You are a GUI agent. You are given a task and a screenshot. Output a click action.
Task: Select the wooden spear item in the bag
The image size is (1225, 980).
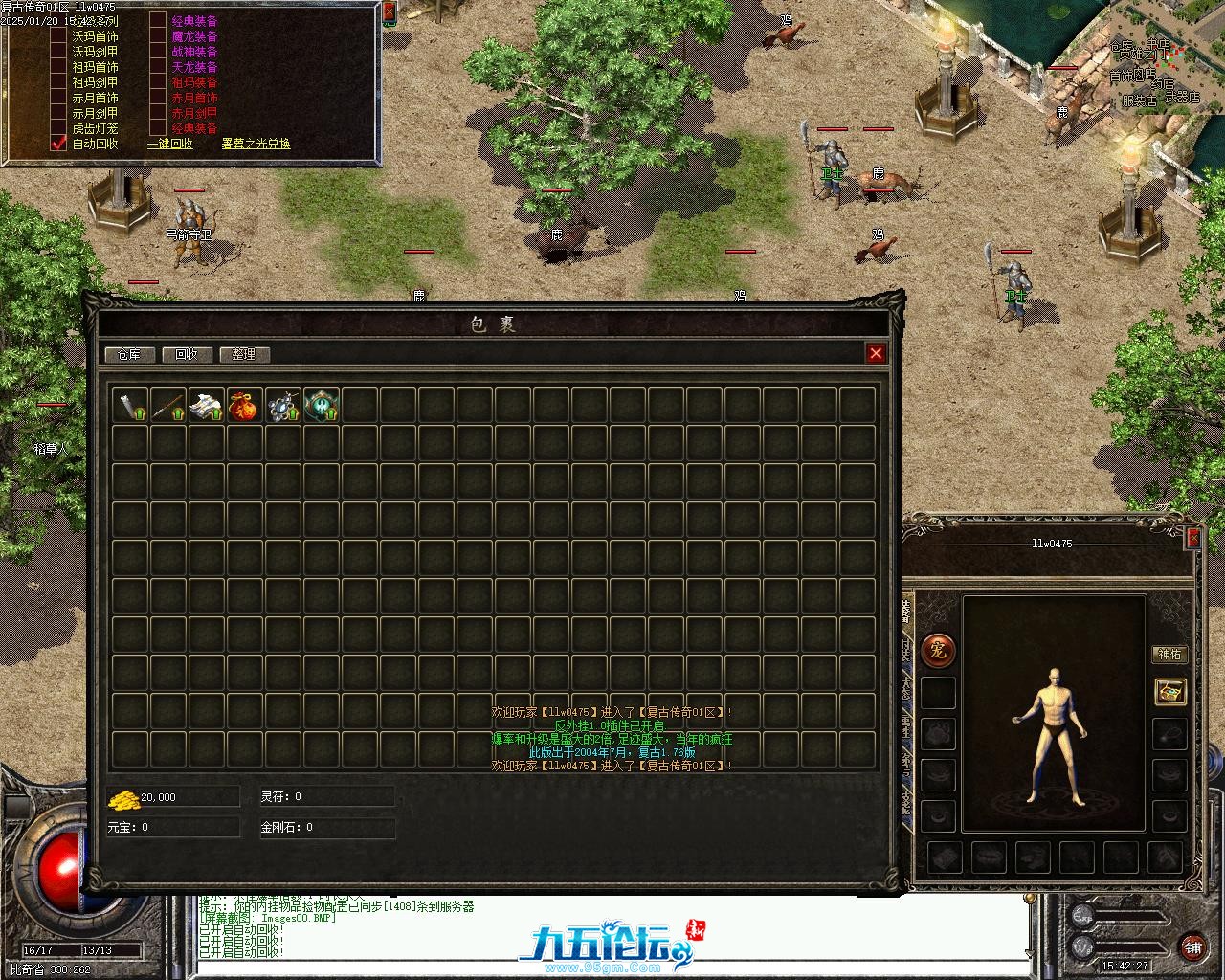167,406
